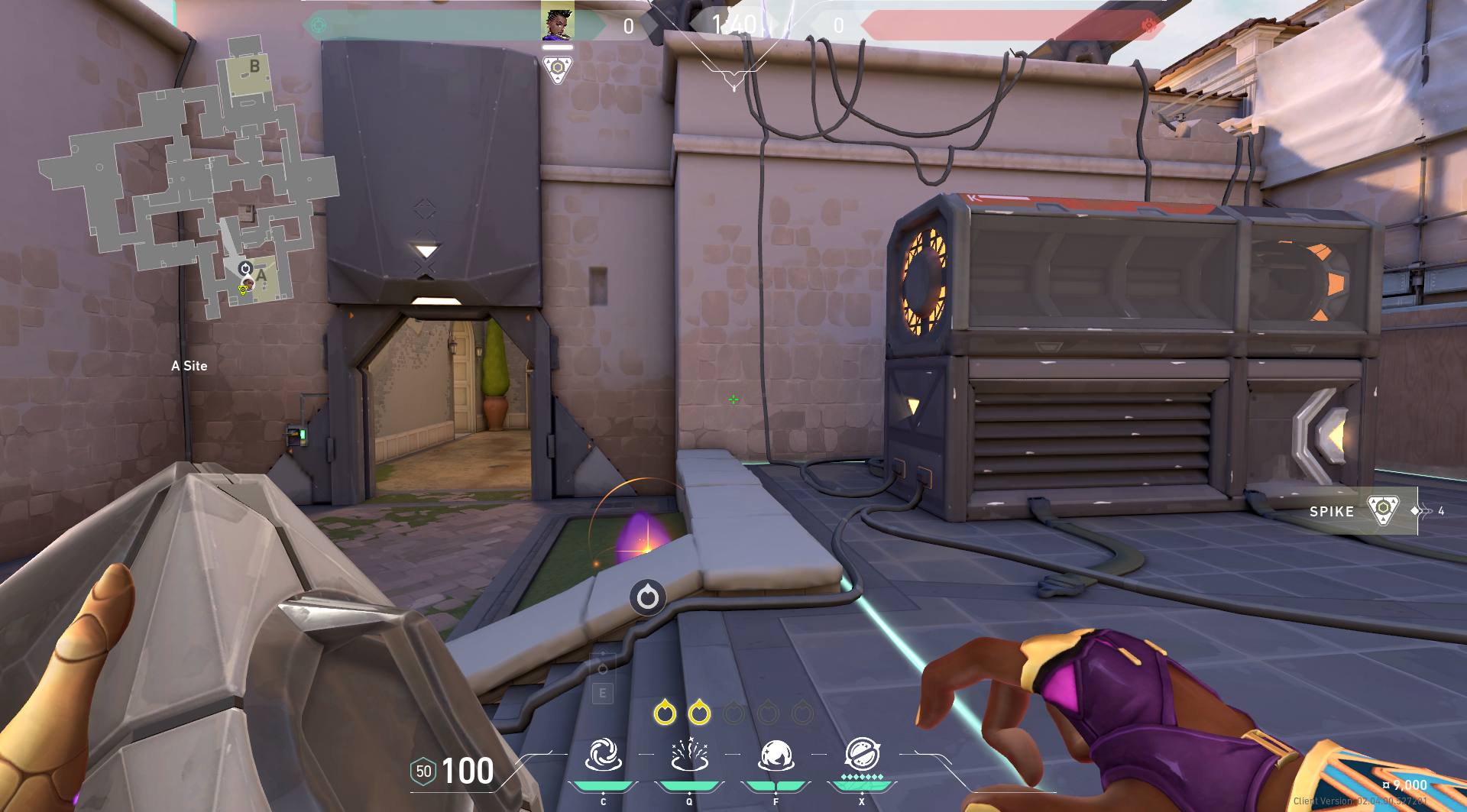The image size is (1467, 812).
Task: Activate the Nova Pulse ability icon
Action: (x=690, y=755)
